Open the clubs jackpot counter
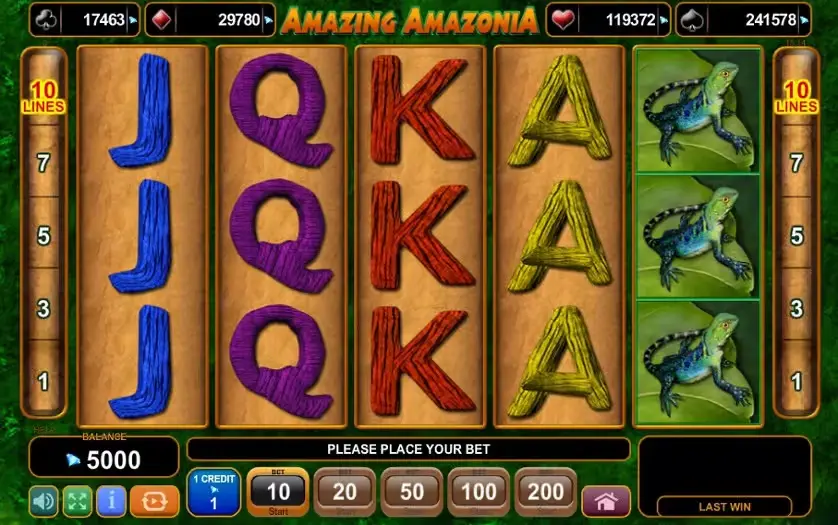 (84, 19)
